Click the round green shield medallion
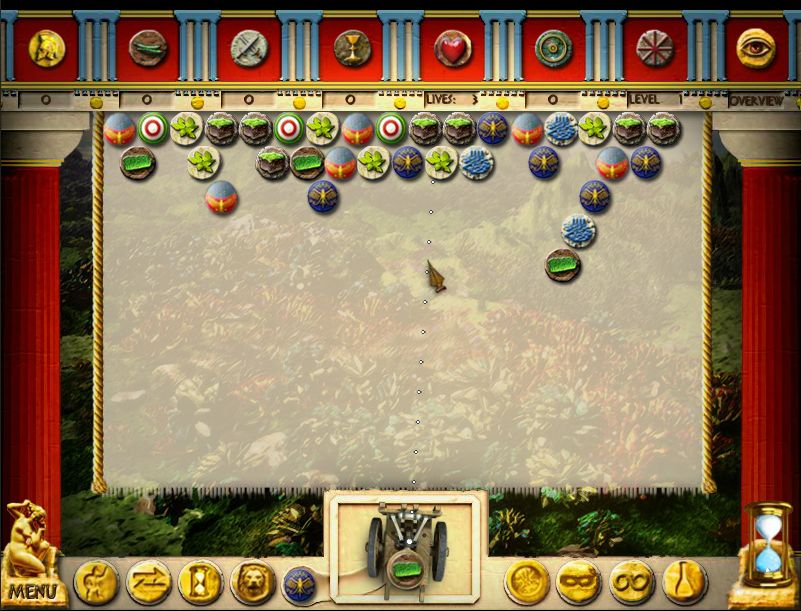Image resolution: width=801 pixels, height=611 pixels. coord(553,46)
